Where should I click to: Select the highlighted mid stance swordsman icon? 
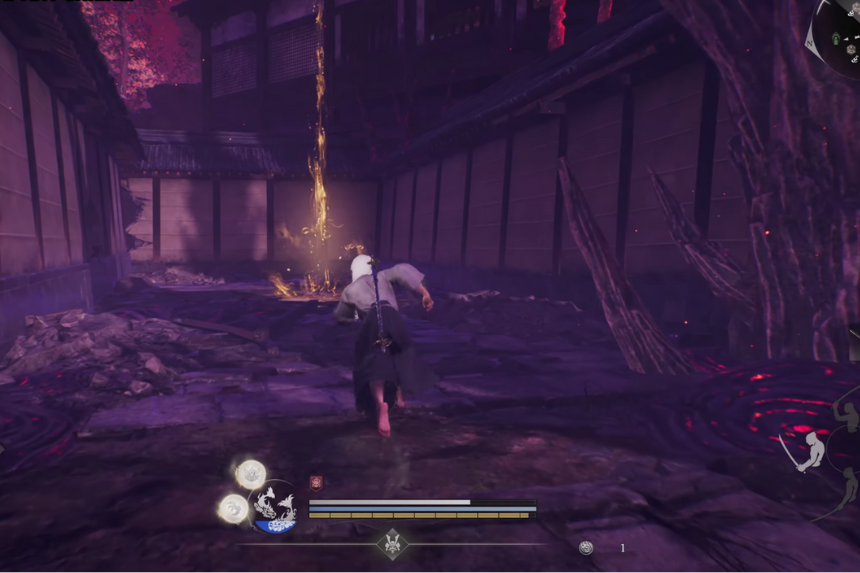(809, 451)
